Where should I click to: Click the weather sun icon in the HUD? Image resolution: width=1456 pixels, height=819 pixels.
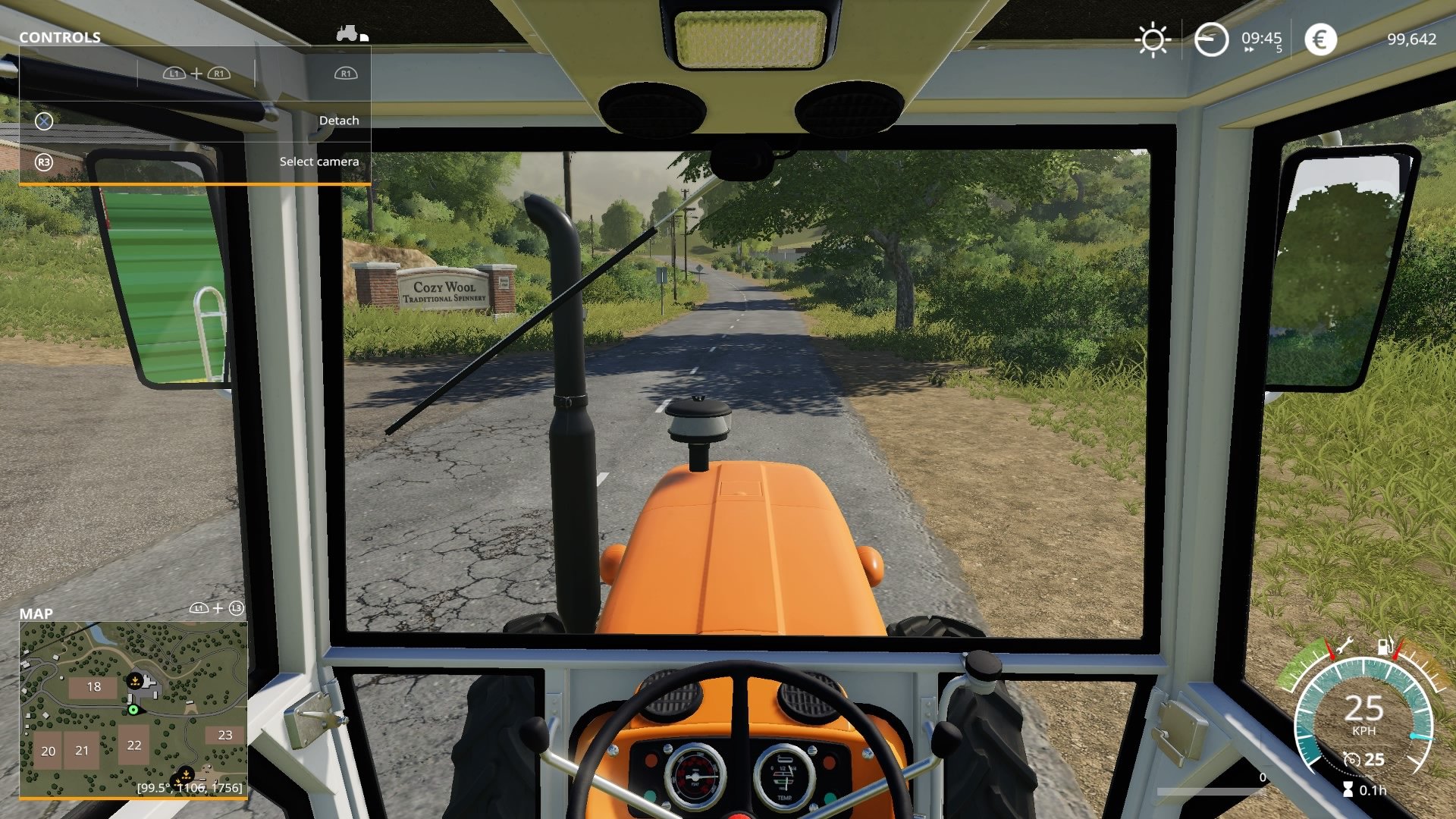click(1153, 39)
